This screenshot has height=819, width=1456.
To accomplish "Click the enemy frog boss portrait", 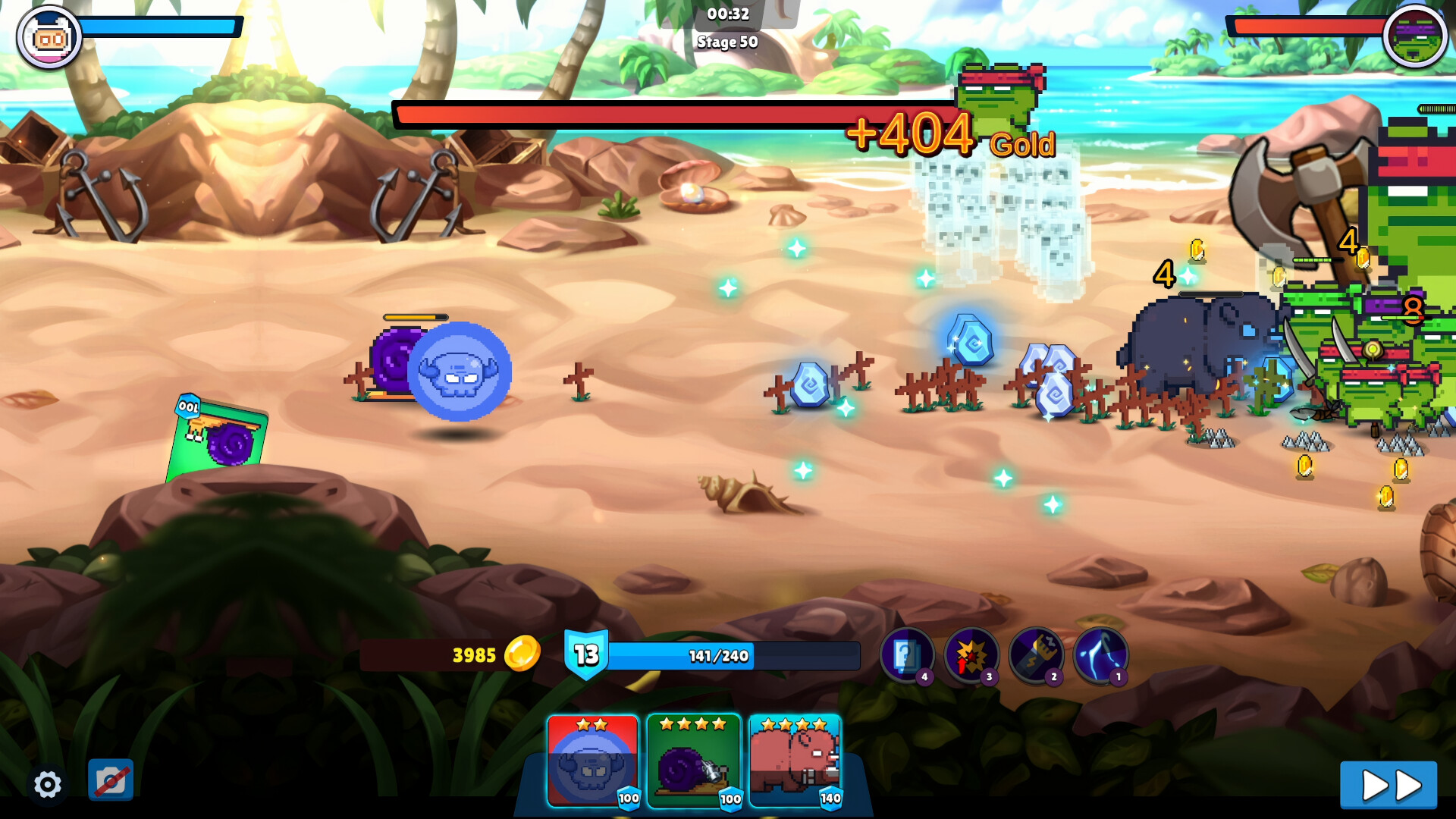I will [1414, 36].
